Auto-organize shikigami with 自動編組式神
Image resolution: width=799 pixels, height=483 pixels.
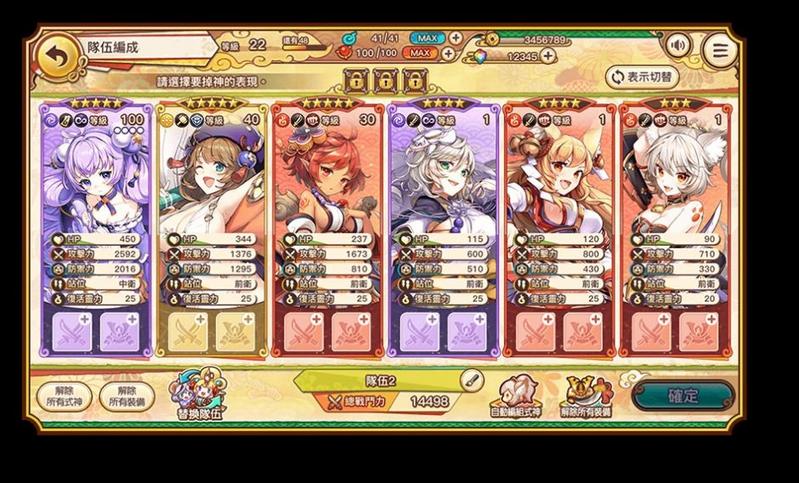(x=517, y=397)
